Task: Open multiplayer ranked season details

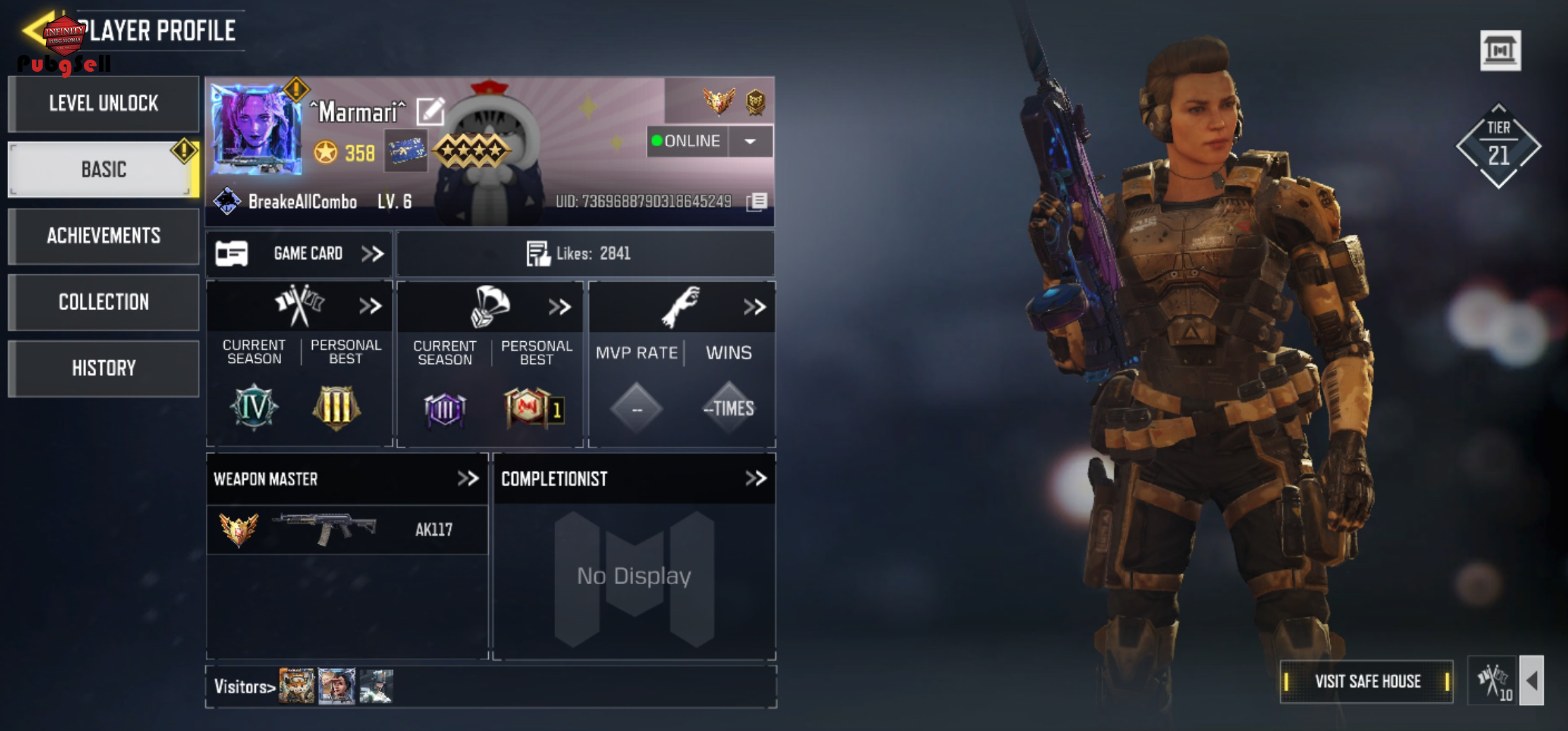Action: click(x=370, y=307)
